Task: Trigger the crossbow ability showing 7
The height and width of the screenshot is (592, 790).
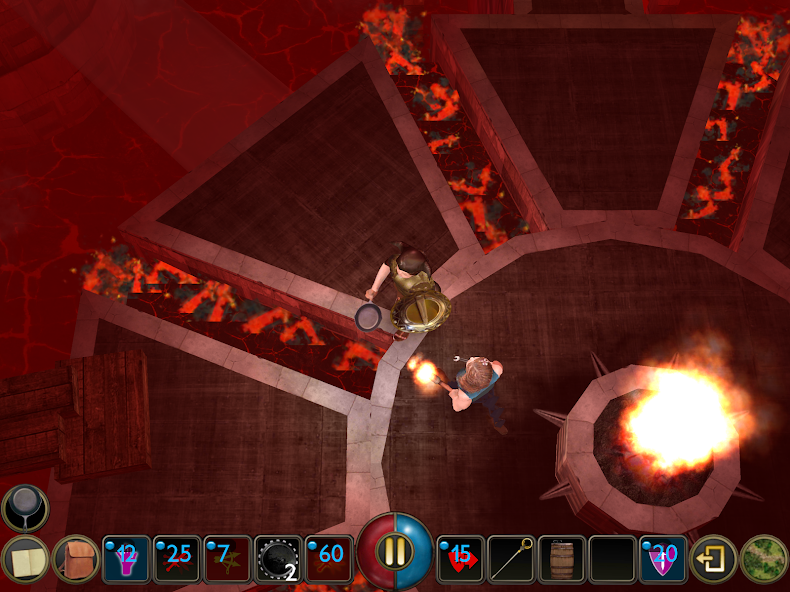Action: 228,559
